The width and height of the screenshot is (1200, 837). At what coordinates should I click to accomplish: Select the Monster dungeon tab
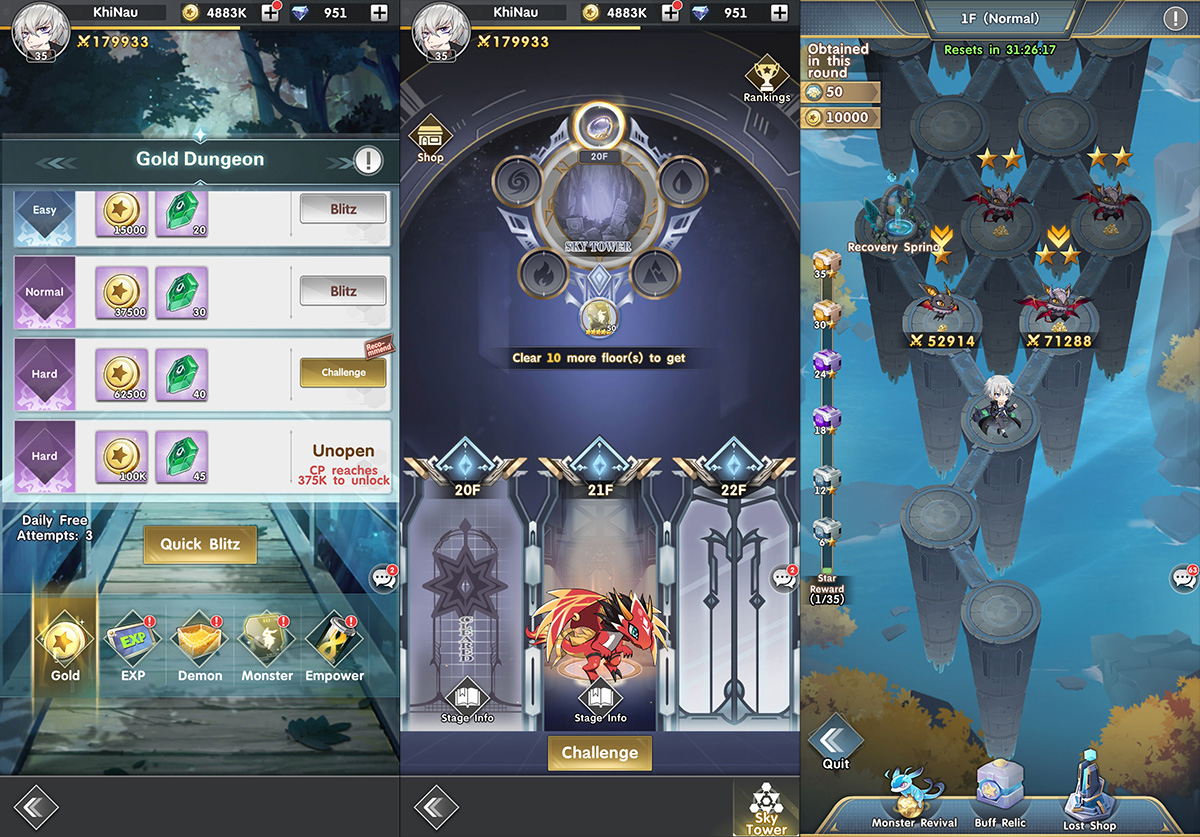click(267, 645)
